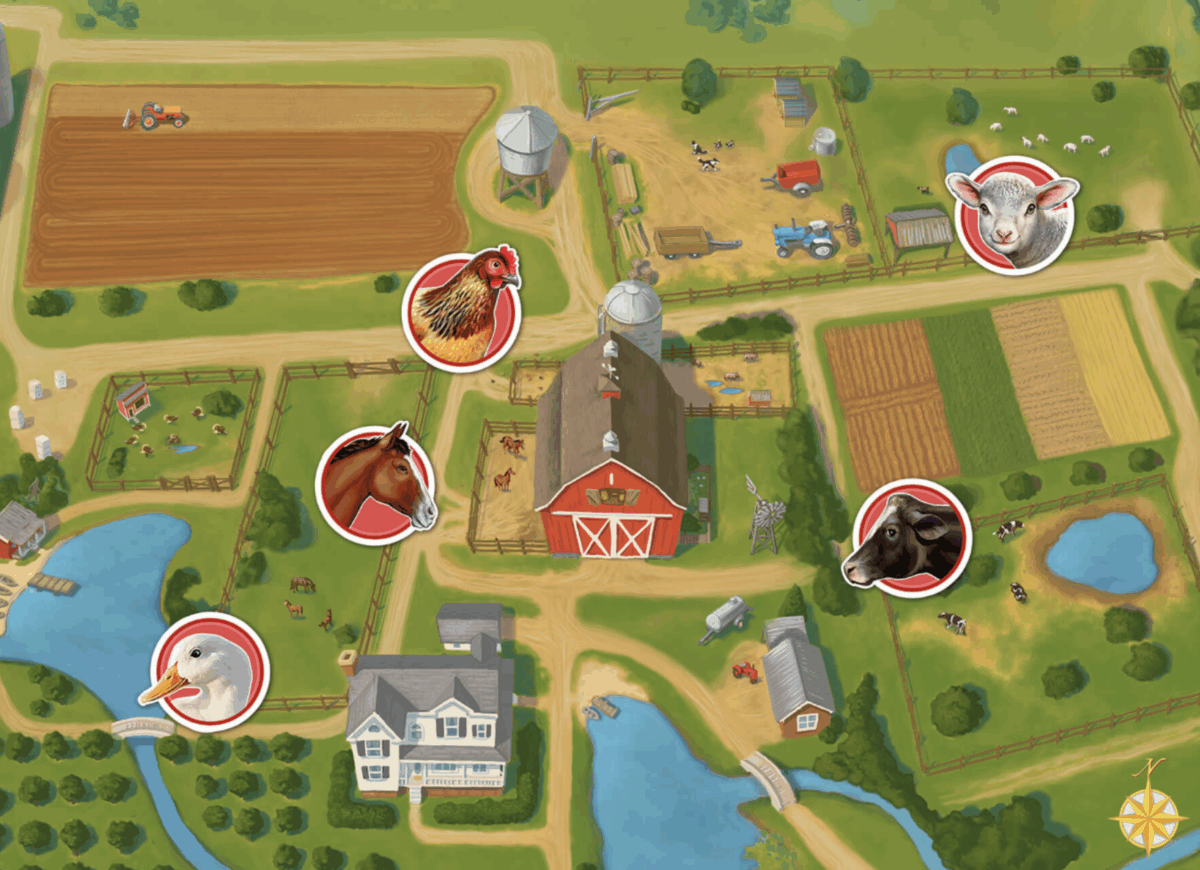Open the horse animal marker

[x=376, y=485]
